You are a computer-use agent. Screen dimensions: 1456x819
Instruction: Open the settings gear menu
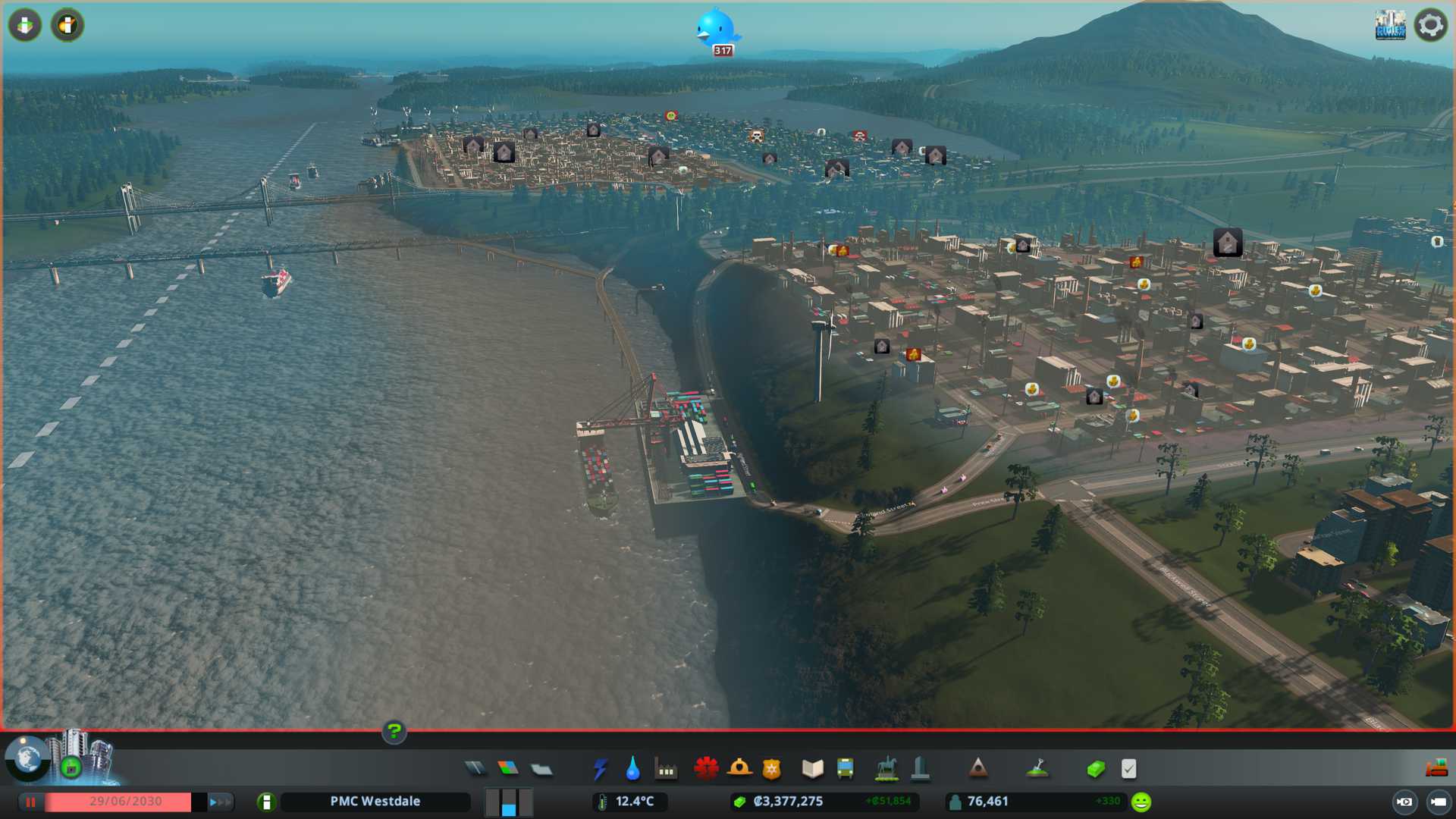(1430, 26)
